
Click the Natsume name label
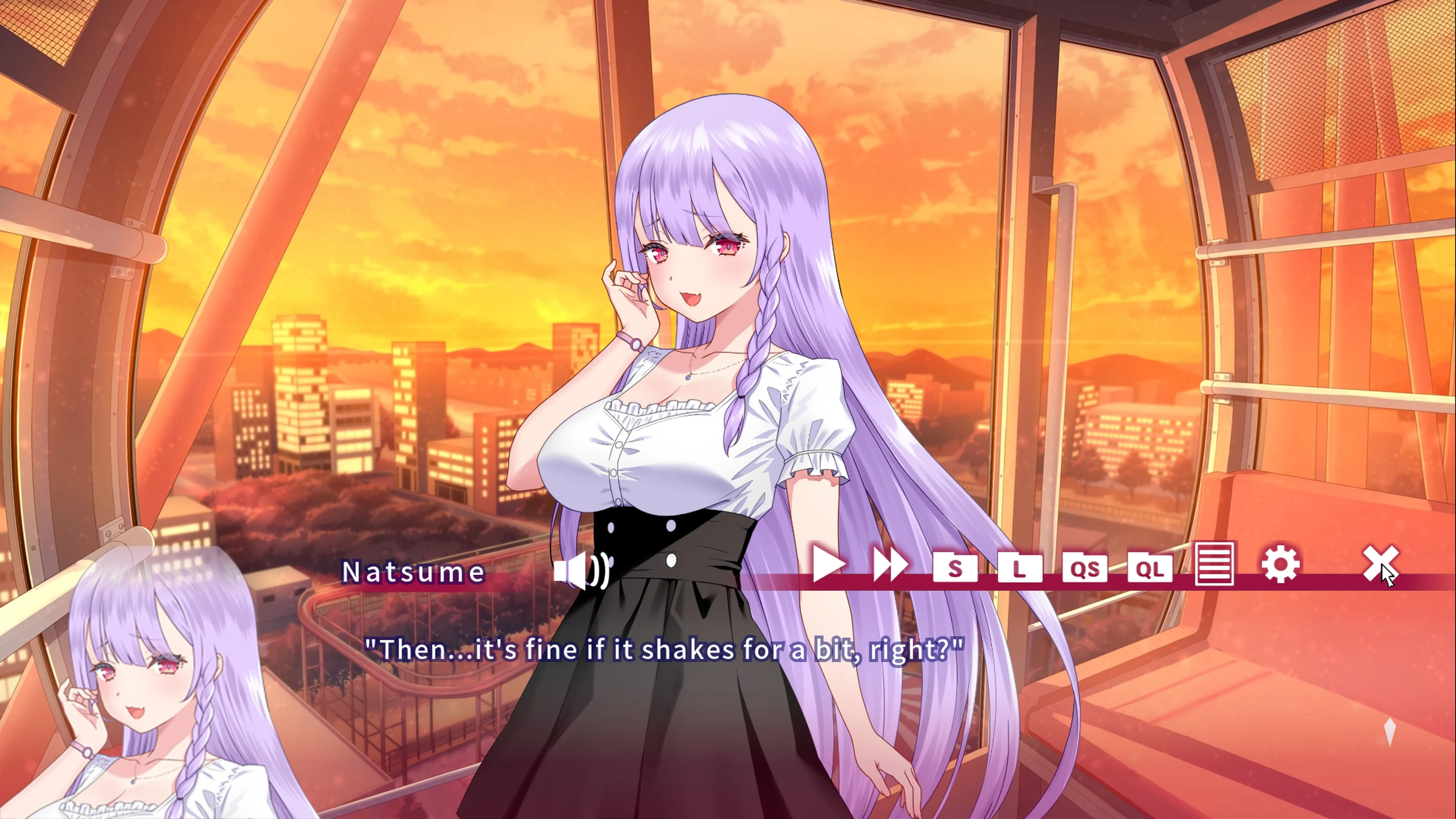point(413,572)
